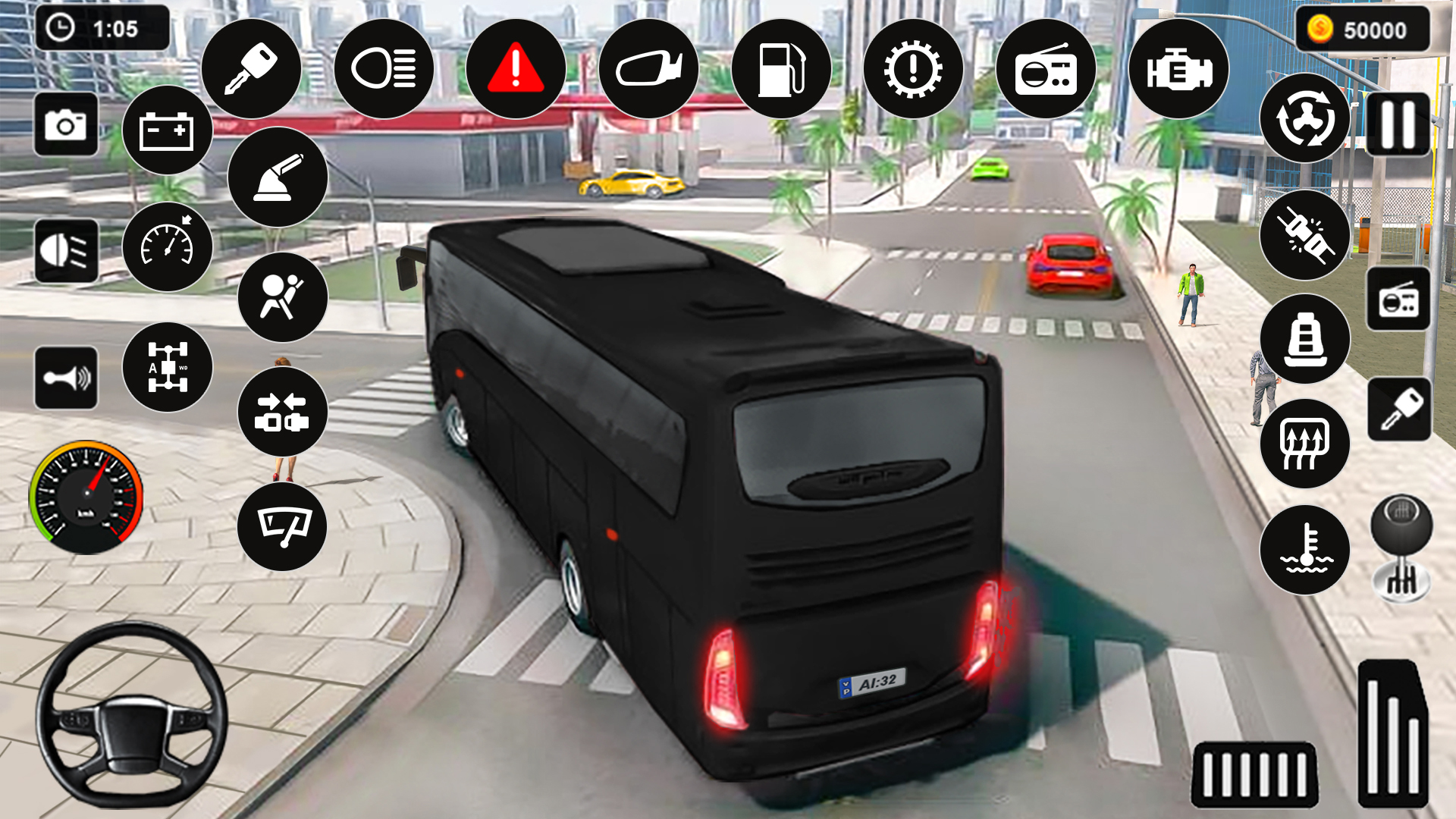Turn the ignition key to start the bus

250,68
